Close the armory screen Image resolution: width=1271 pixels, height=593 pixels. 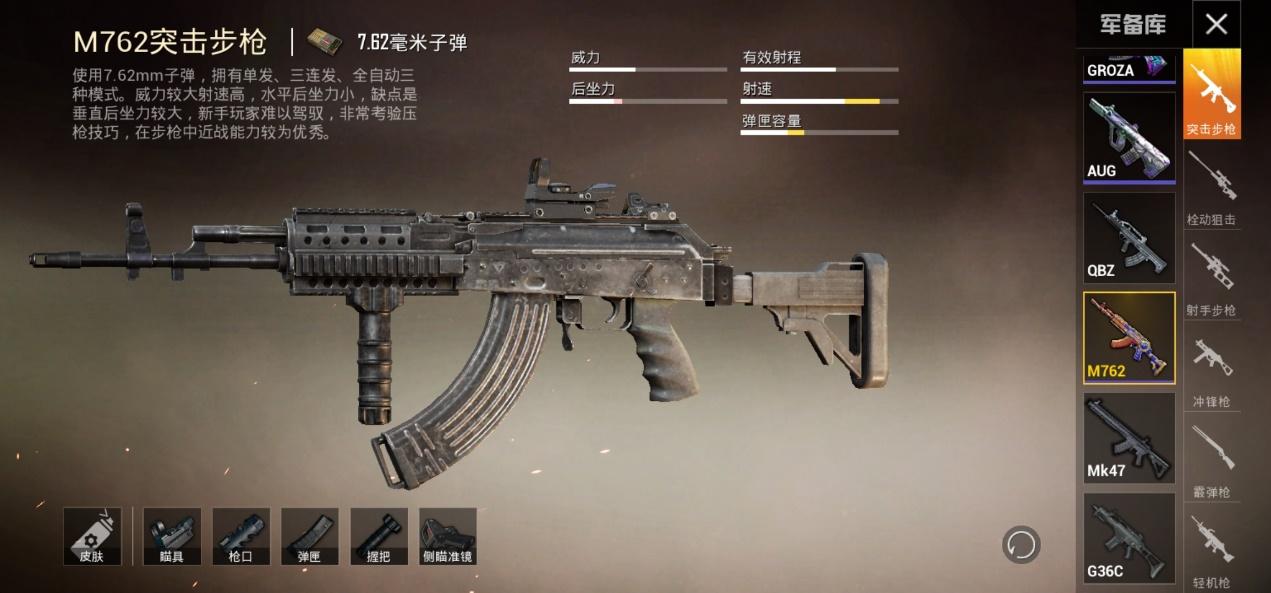(x=1216, y=24)
